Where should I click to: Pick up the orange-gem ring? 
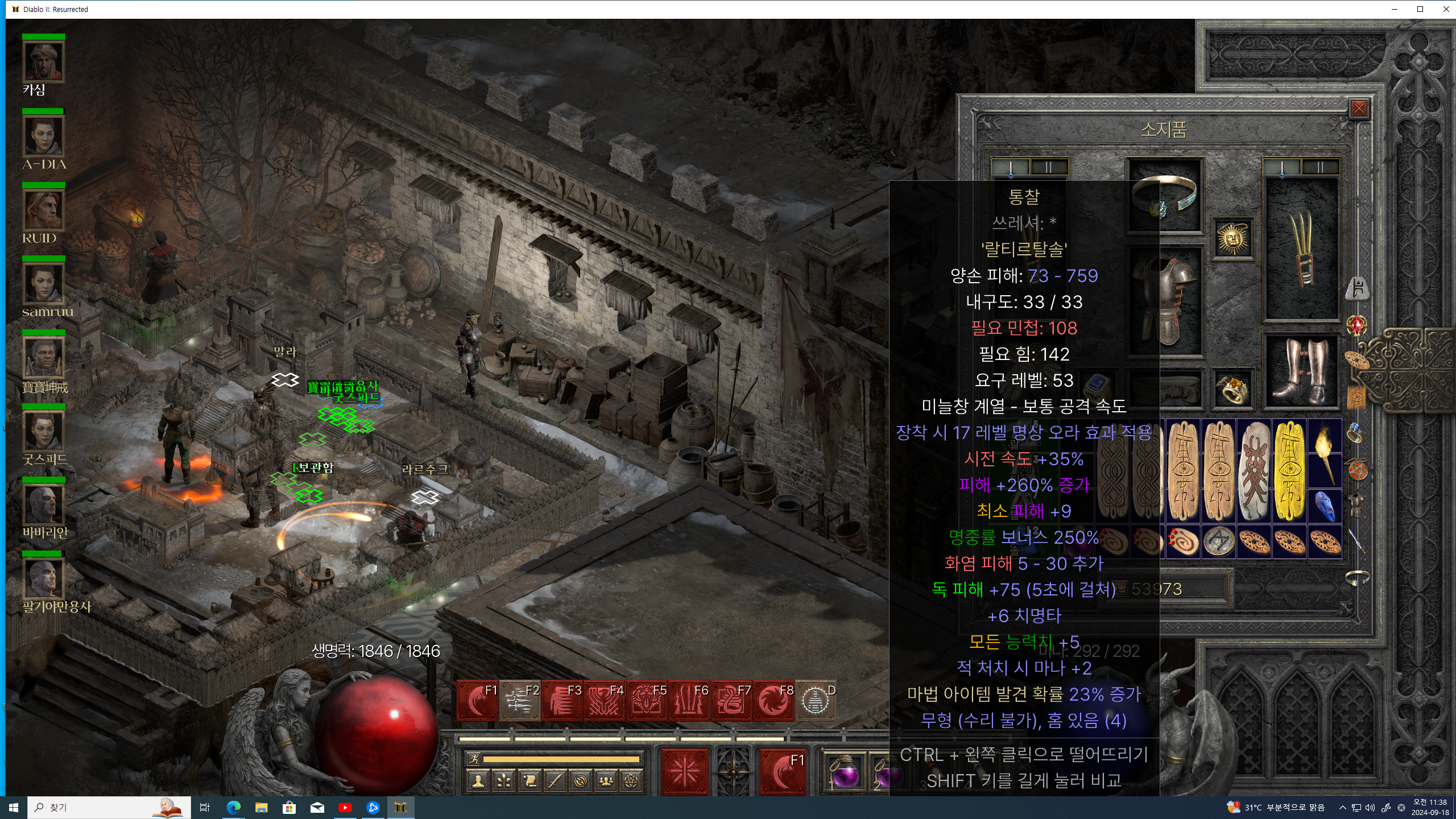1232,389
